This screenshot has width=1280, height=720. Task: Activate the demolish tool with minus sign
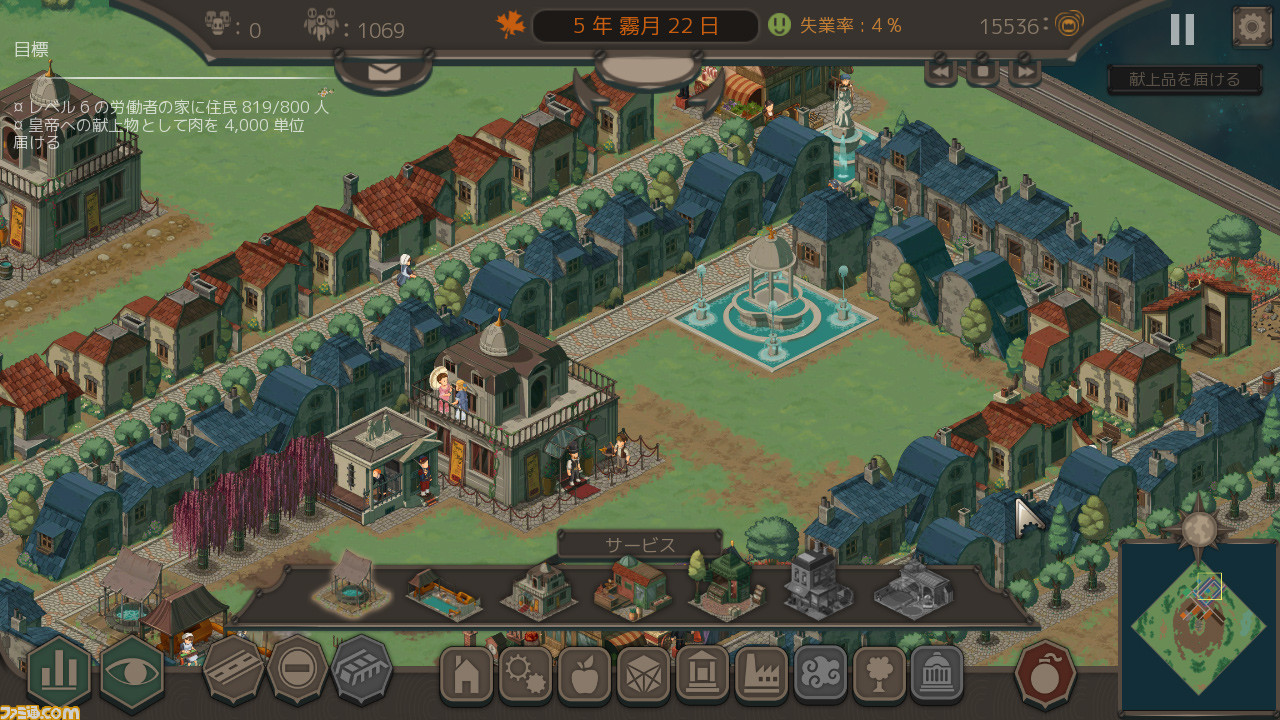tap(297, 670)
